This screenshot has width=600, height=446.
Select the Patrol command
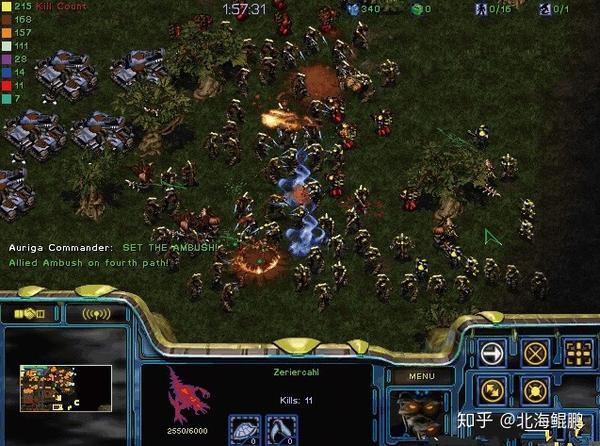tap(491, 390)
